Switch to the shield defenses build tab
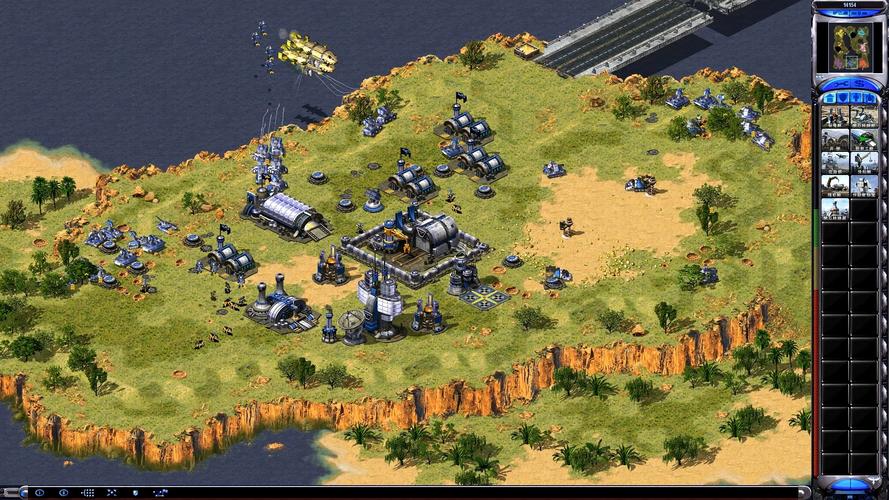The height and width of the screenshot is (500, 889). [x=841, y=98]
